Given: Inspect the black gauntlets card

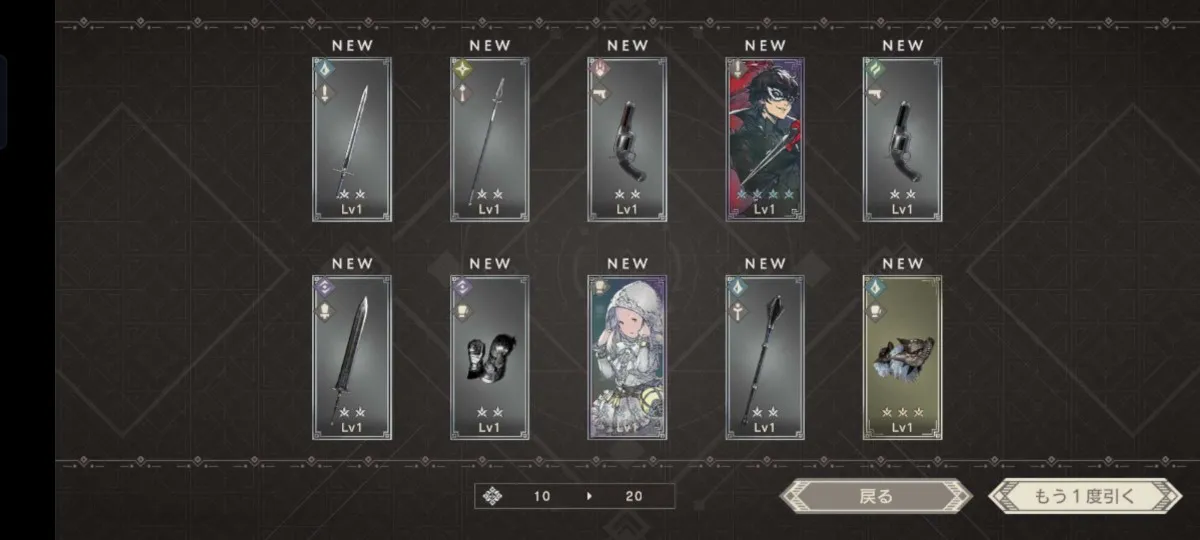Looking at the screenshot, I should [x=490, y=358].
